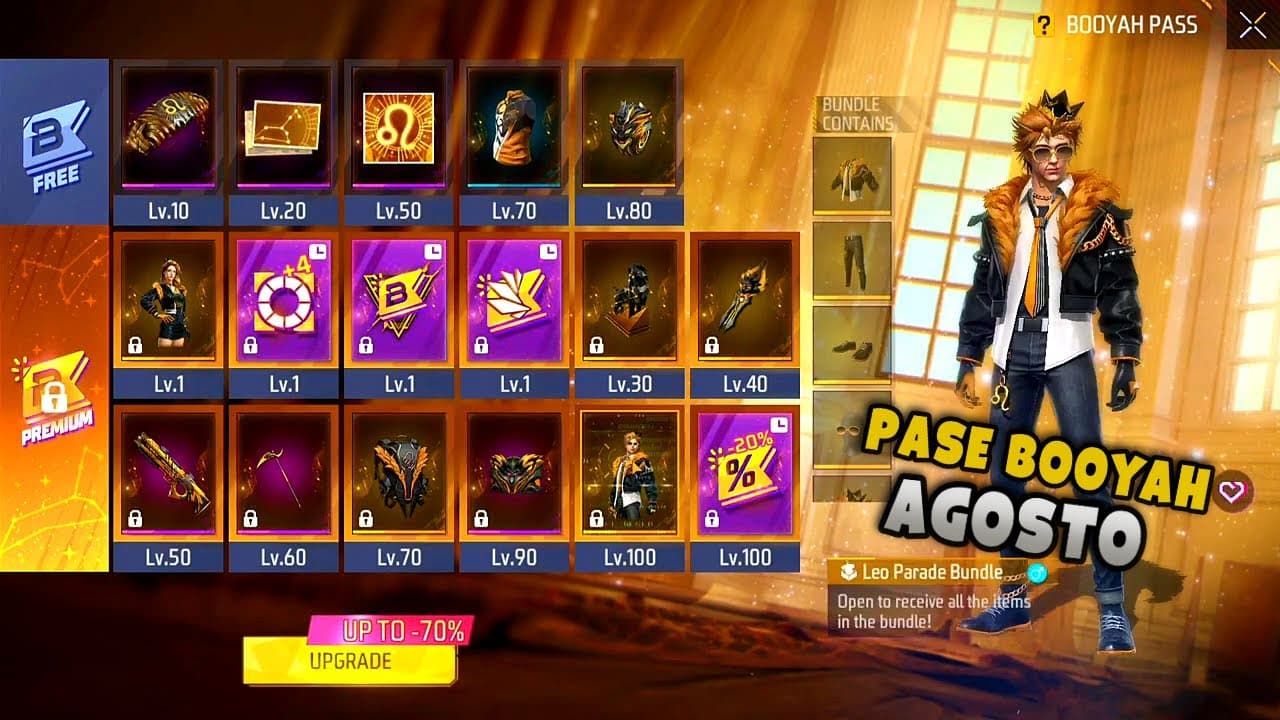This screenshot has height=720, width=1280.
Task: Select the Lv.40 golden dagger reward
Action: (746, 300)
